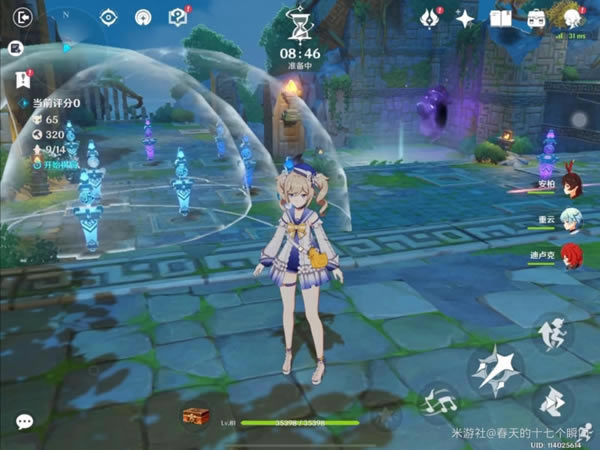Switch to party member 迪卢克
The image size is (600, 450).
pyautogui.click(x=570, y=253)
